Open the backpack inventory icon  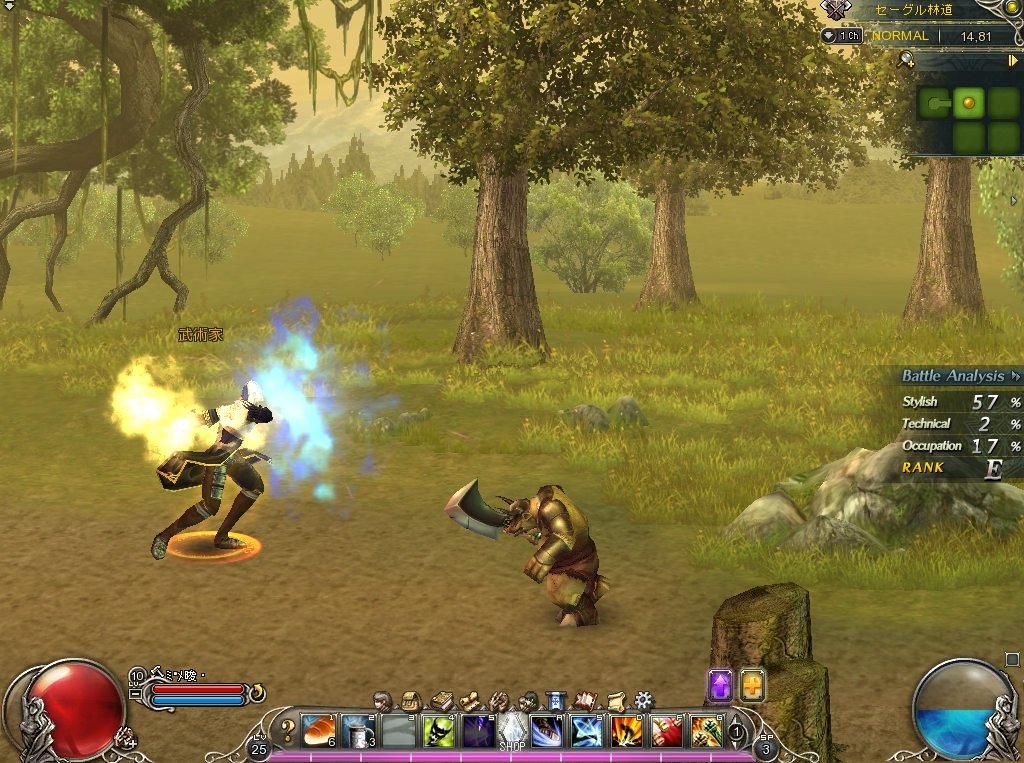(410, 700)
